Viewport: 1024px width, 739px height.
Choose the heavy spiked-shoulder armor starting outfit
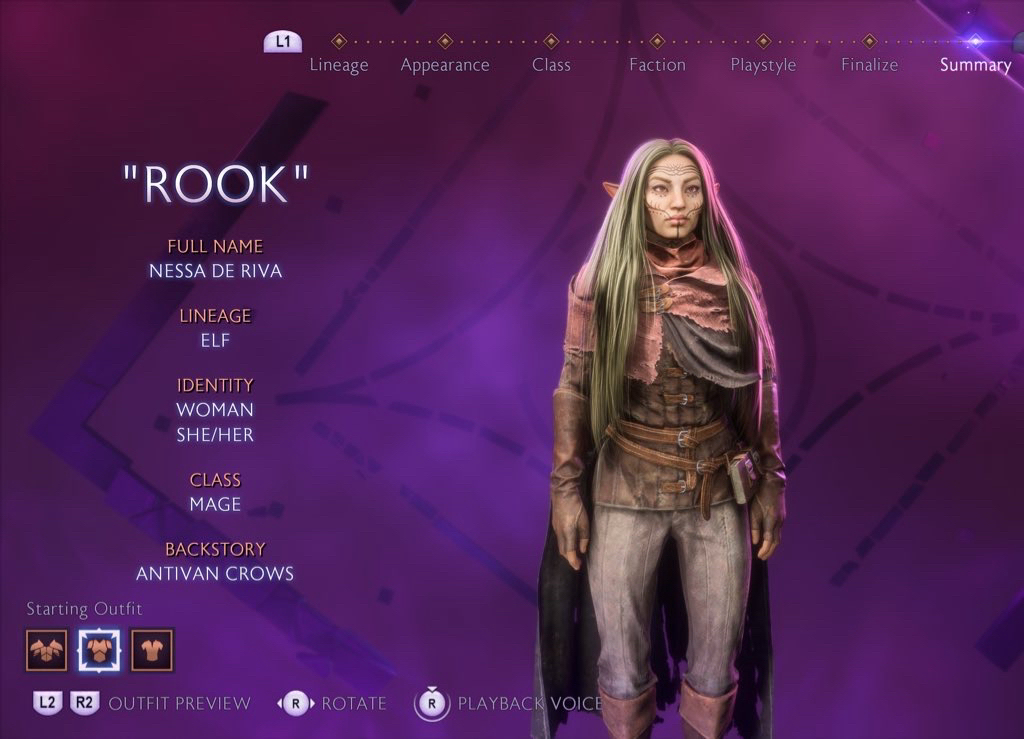tap(46, 650)
